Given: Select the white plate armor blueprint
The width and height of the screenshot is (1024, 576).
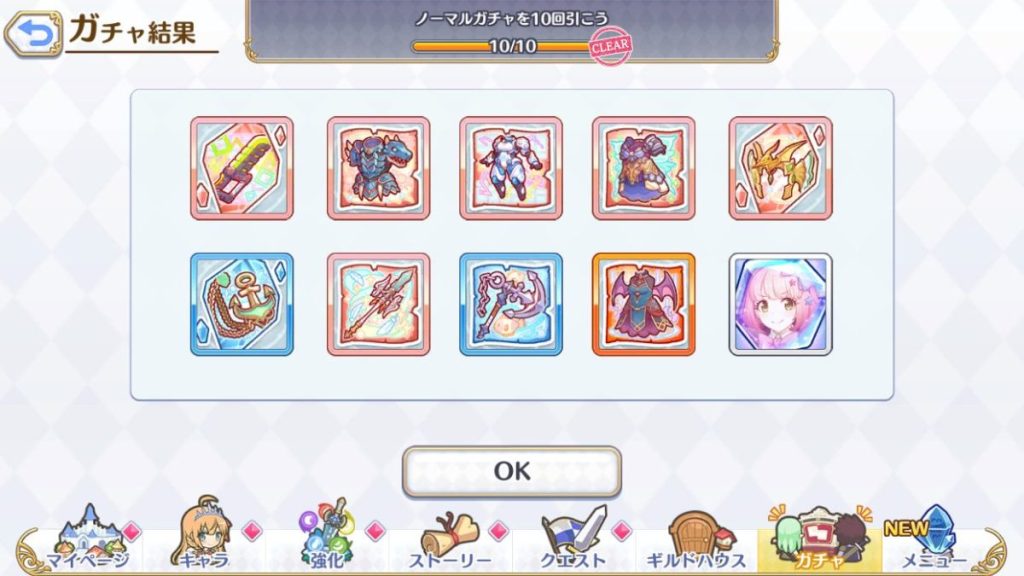Looking at the screenshot, I should 511,168.
